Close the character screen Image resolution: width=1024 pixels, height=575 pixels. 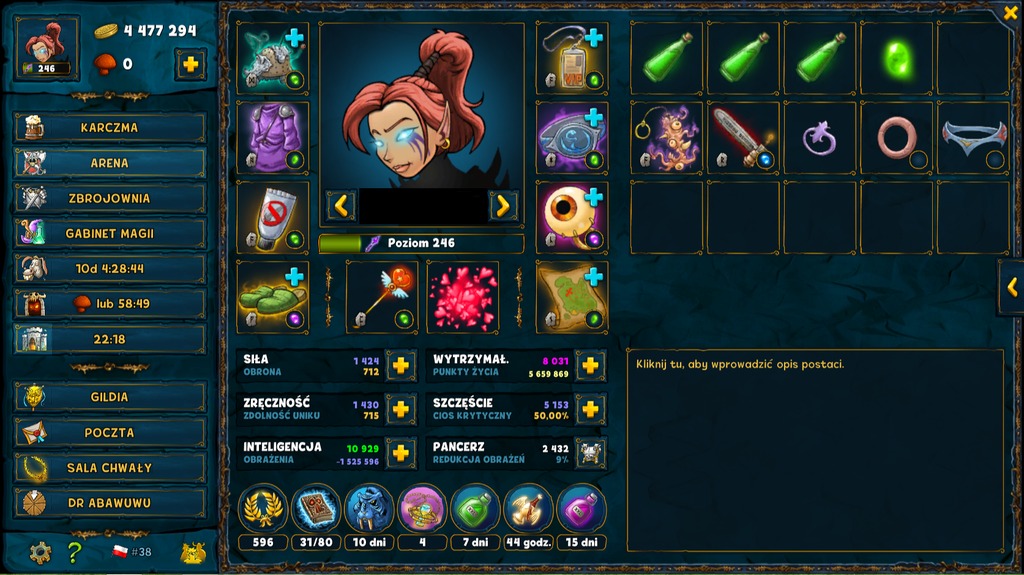pos(1009,14)
